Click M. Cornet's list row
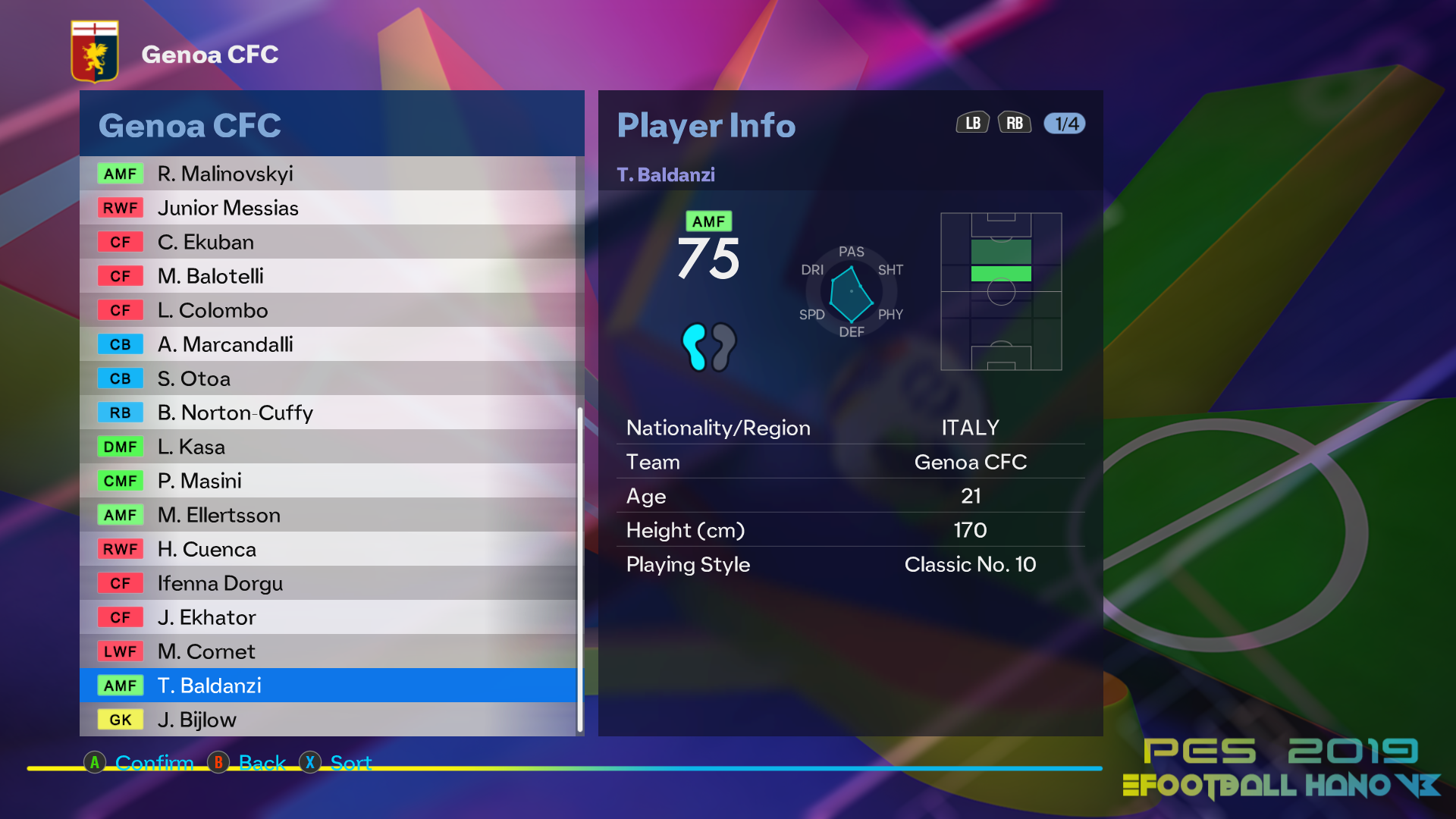Viewport: 1456px width, 819px height. click(x=328, y=651)
